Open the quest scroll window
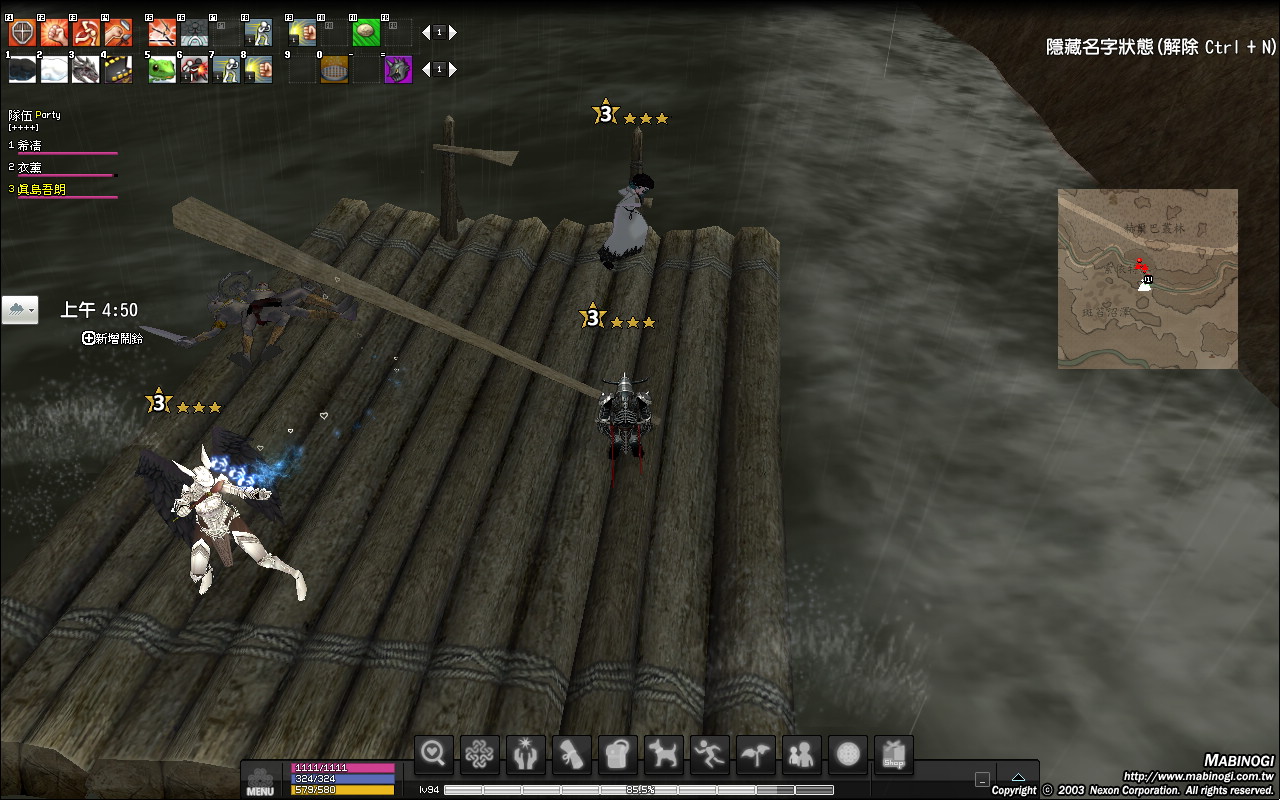The image size is (1280, 800). click(573, 754)
